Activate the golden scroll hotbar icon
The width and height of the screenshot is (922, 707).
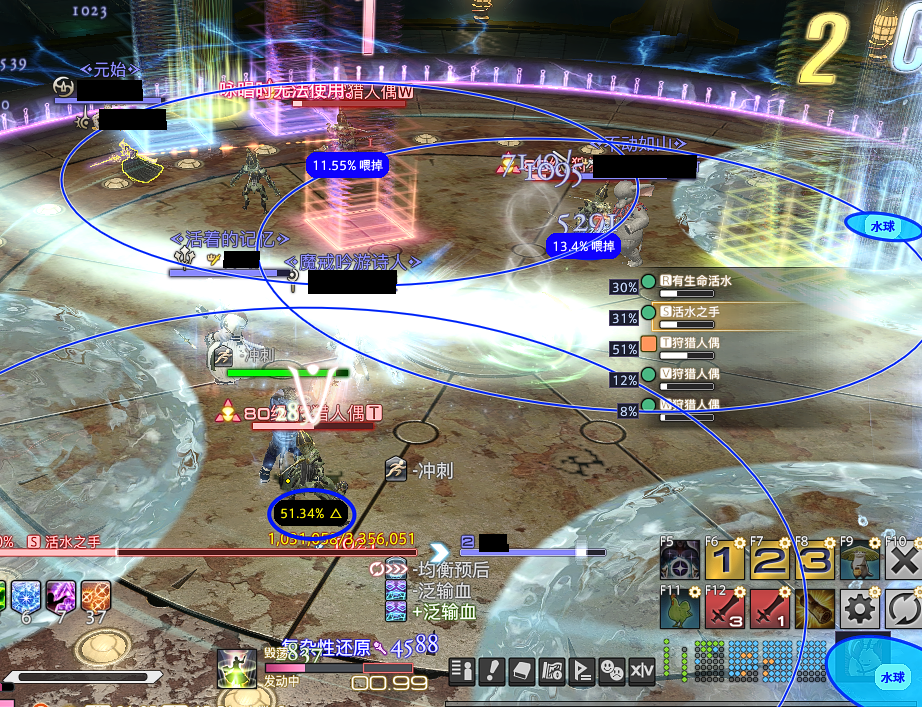[x=815, y=608]
